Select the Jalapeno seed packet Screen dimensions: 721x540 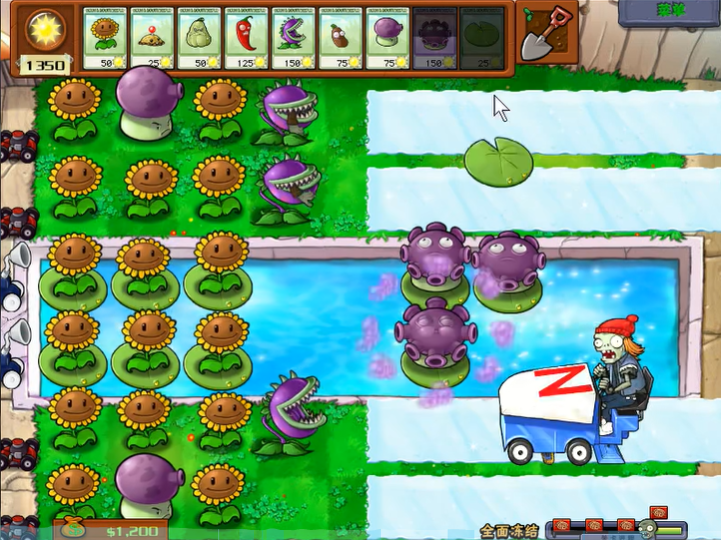click(245, 39)
